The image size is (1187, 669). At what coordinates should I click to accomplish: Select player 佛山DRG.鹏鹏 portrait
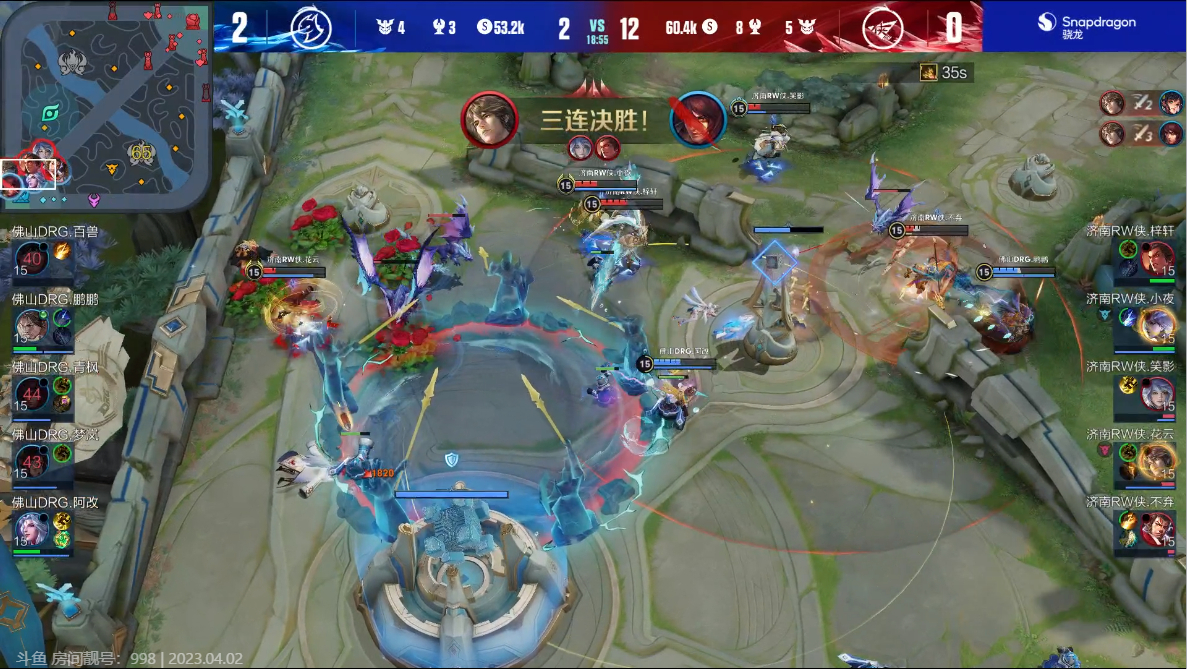pyautogui.click(x=32, y=326)
